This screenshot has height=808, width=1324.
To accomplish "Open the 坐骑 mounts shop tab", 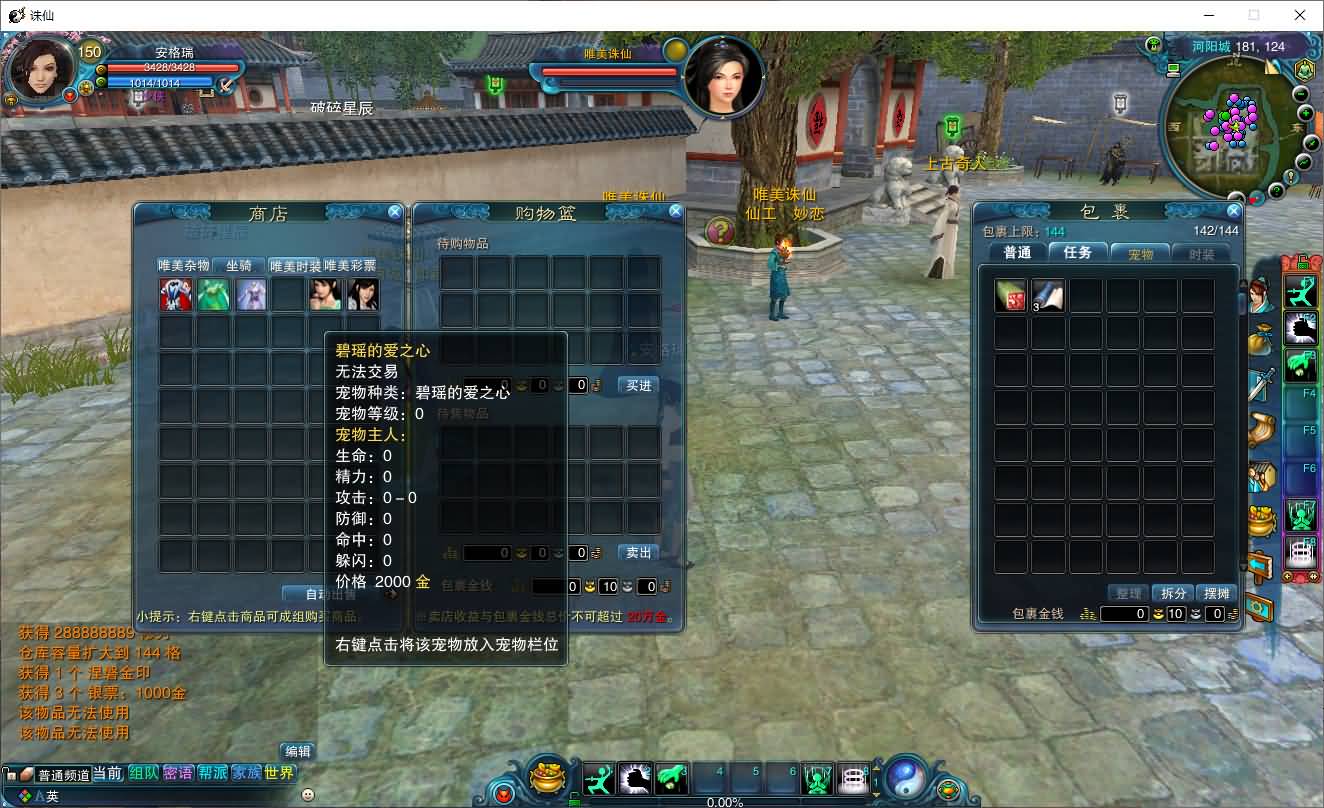I will (x=239, y=266).
